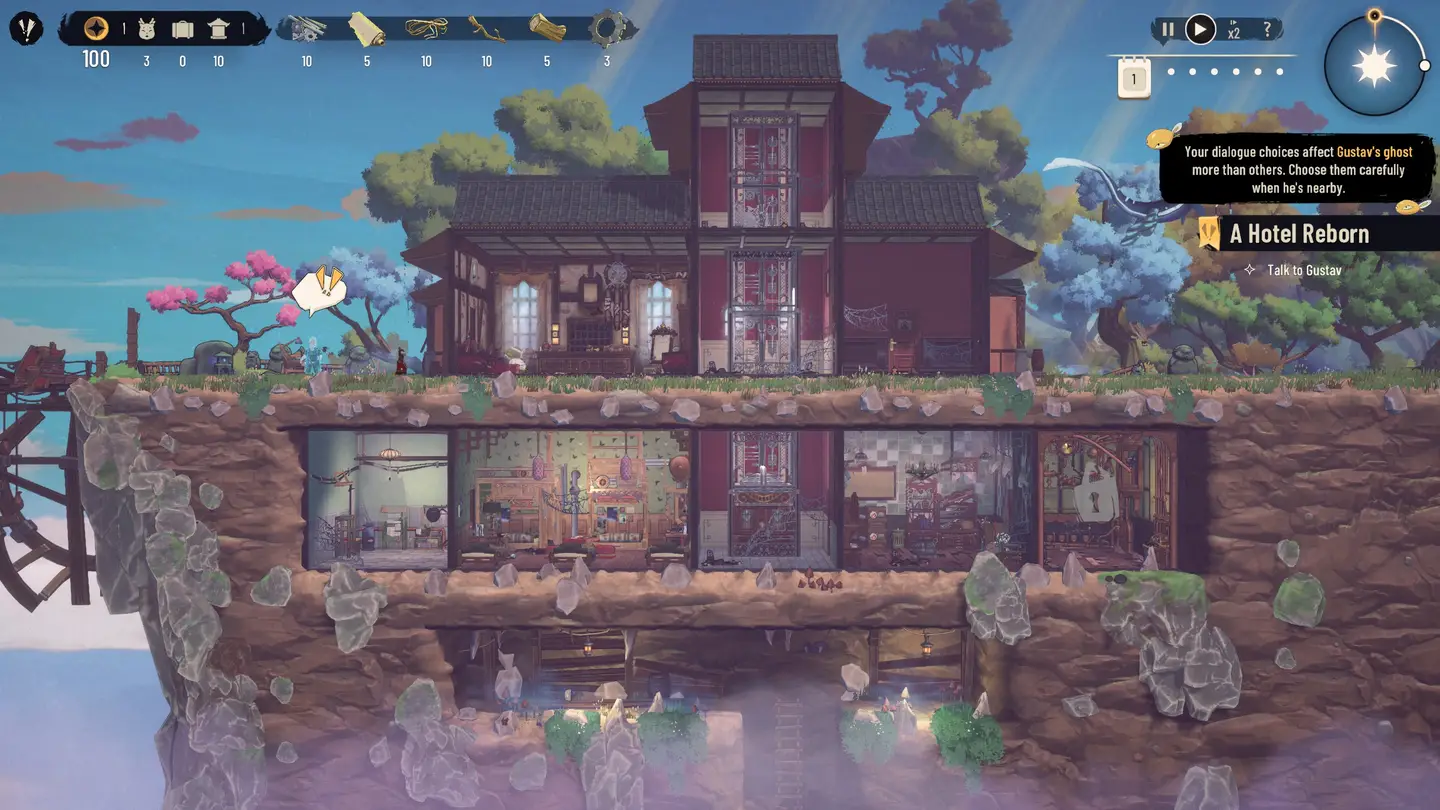This screenshot has width=1440, height=810.
Task: Choose the rope bundle resource
Action: [426, 28]
